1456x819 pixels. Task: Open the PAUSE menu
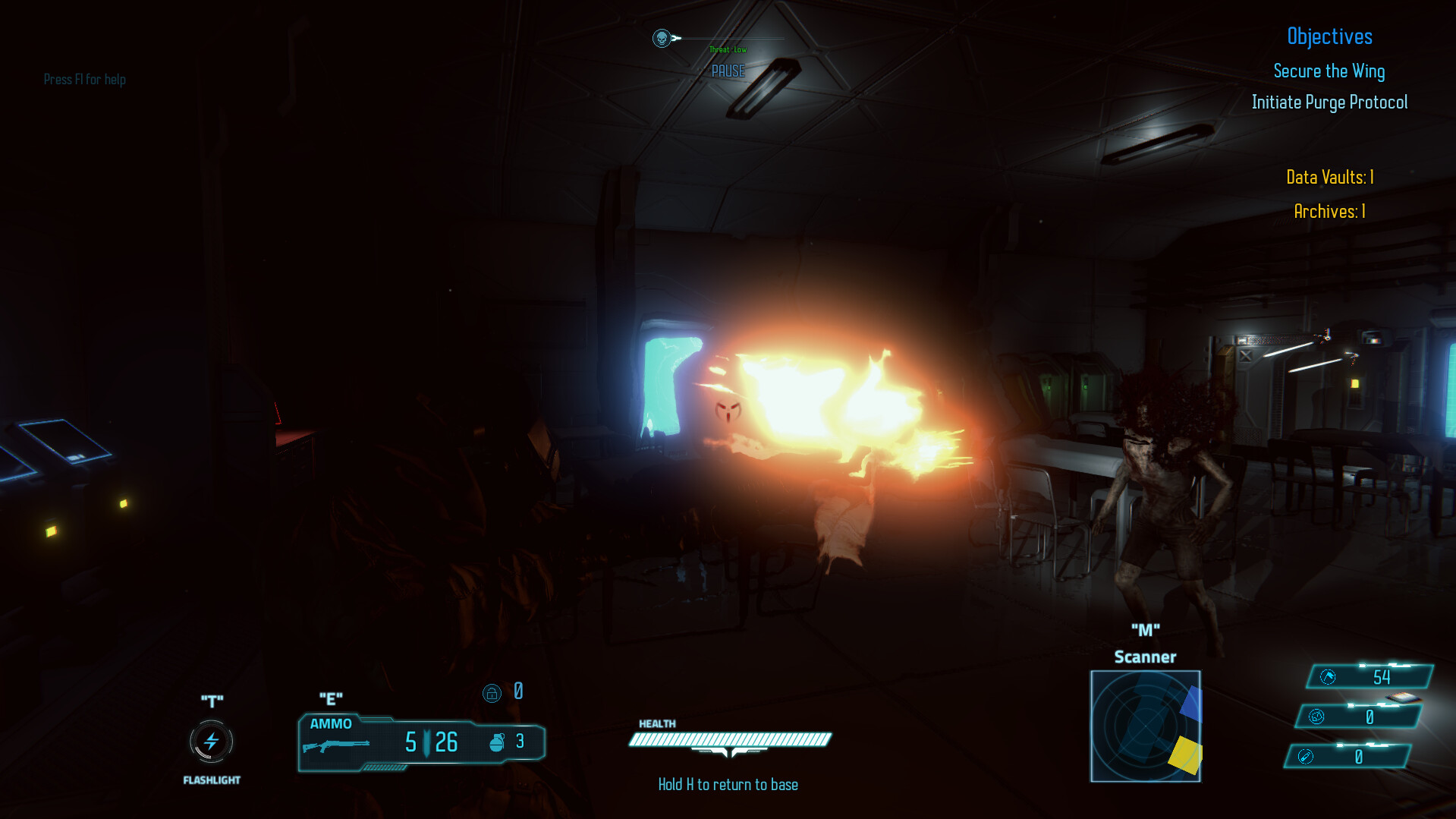(728, 71)
